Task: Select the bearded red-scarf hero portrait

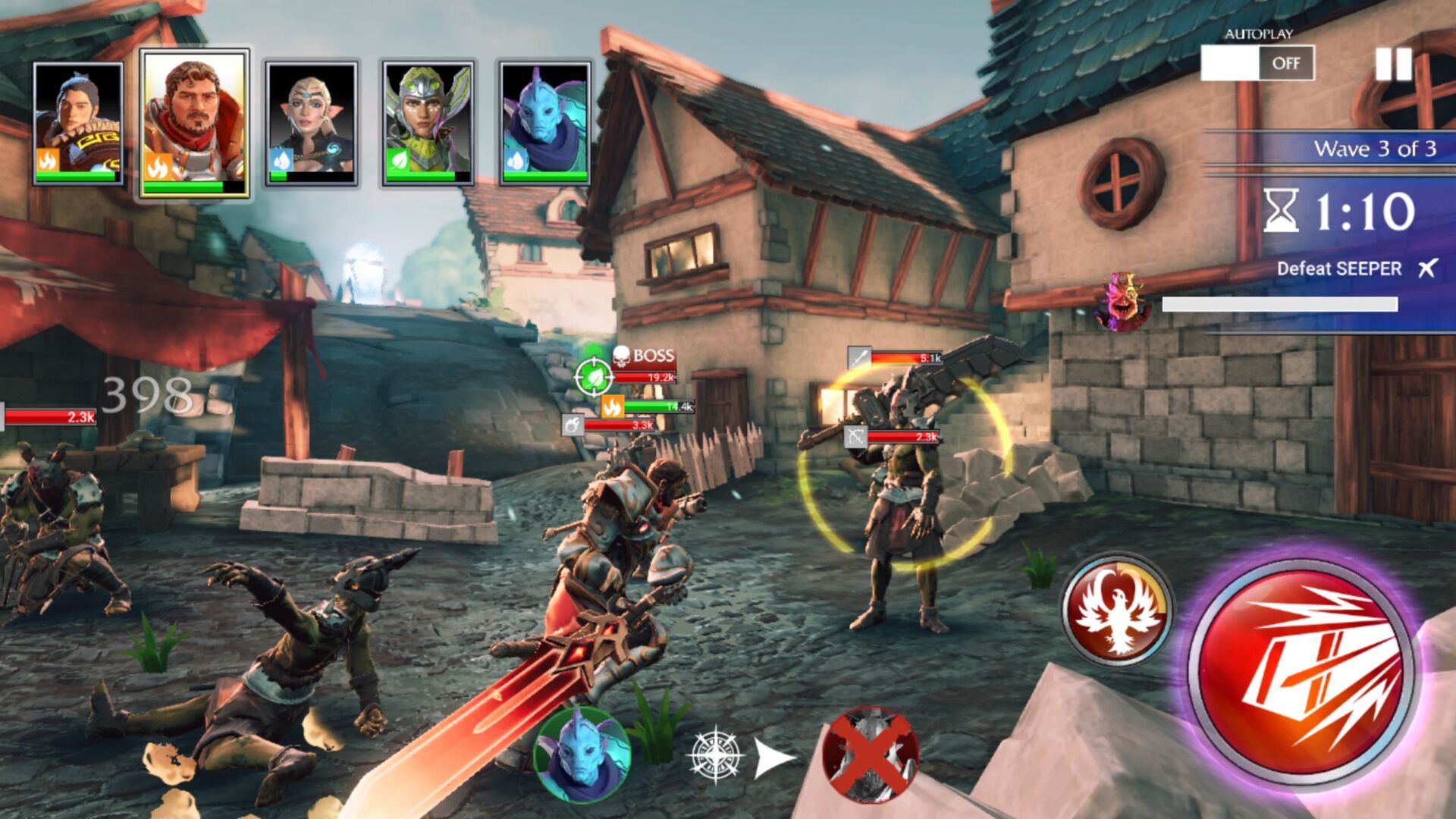Action: coord(195,124)
